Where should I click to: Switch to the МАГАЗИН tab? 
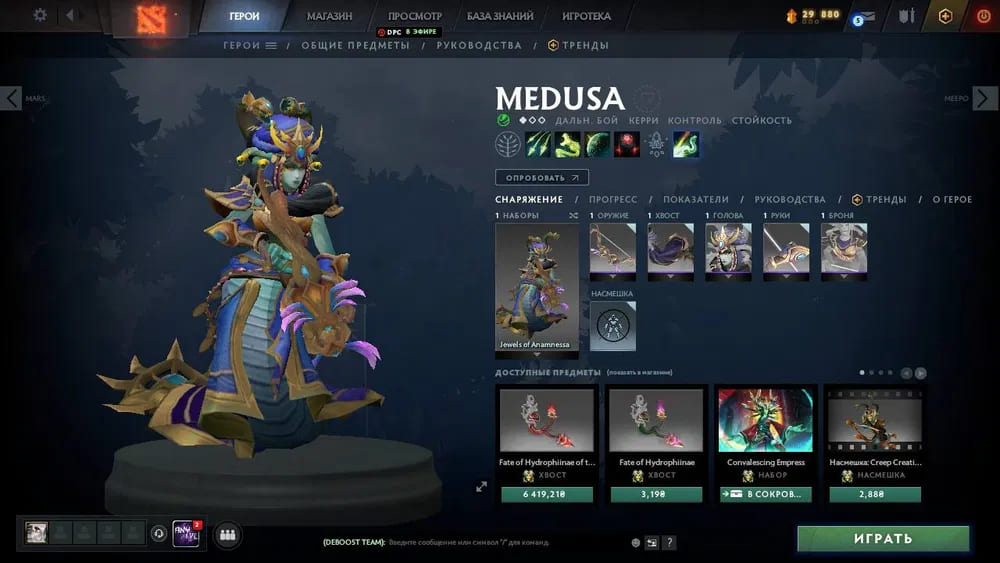pos(329,16)
